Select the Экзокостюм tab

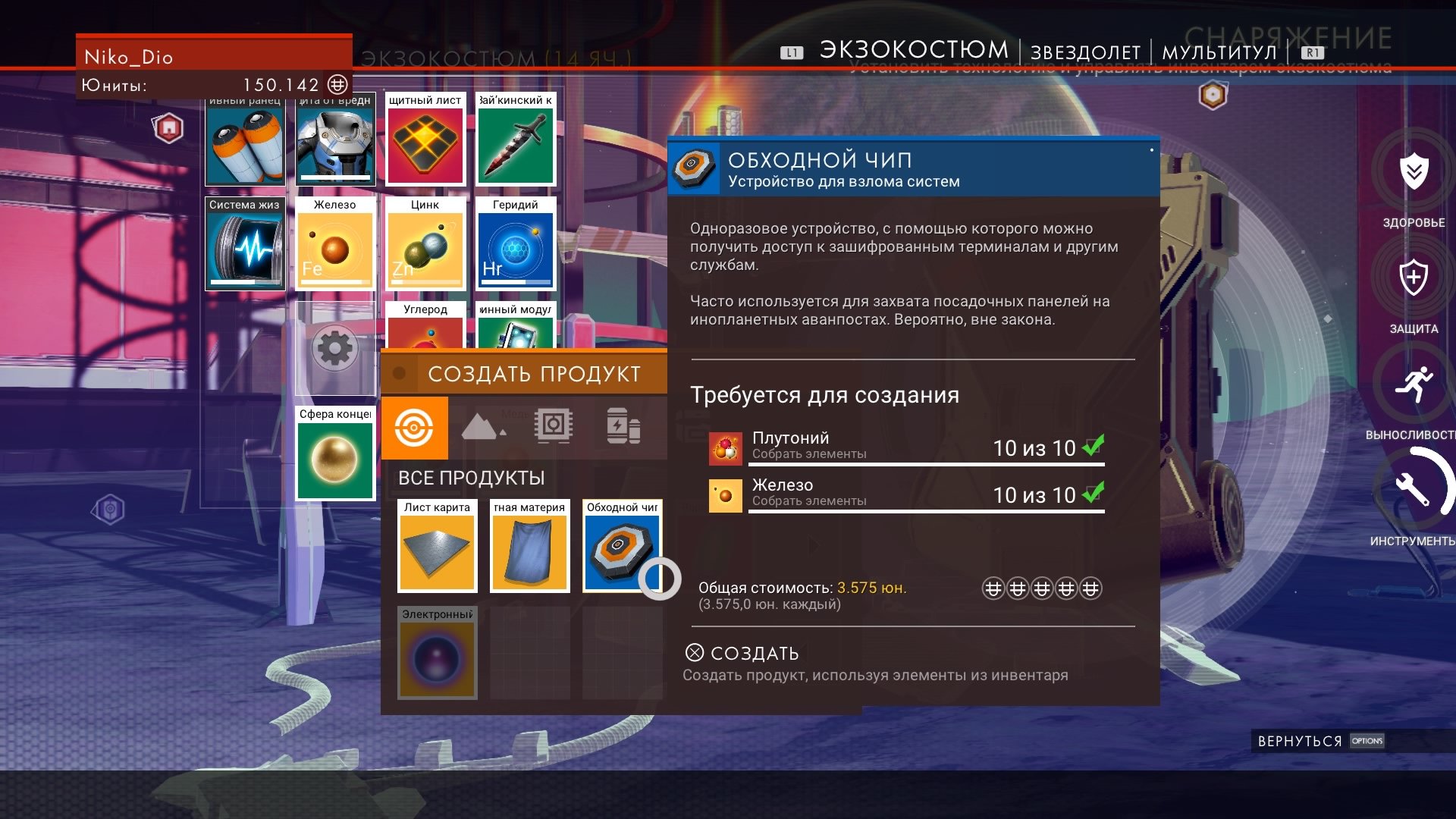click(914, 50)
